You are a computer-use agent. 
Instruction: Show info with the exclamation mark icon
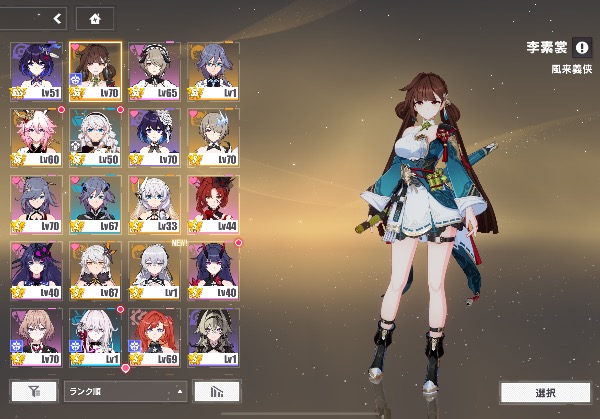coord(582,46)
